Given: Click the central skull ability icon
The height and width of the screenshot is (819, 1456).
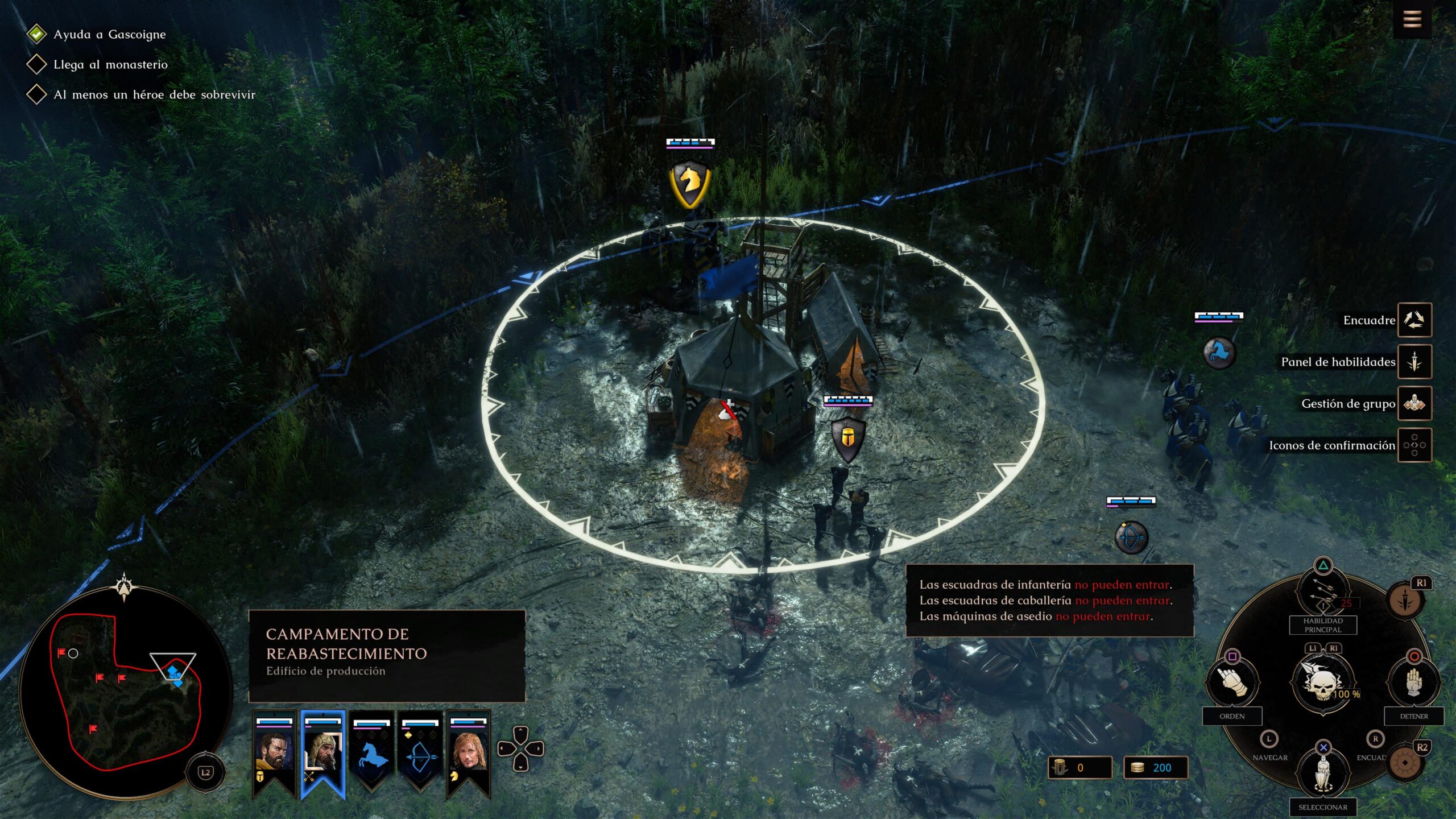Looking at the screenshot, I should click(x=1323, y=681).
